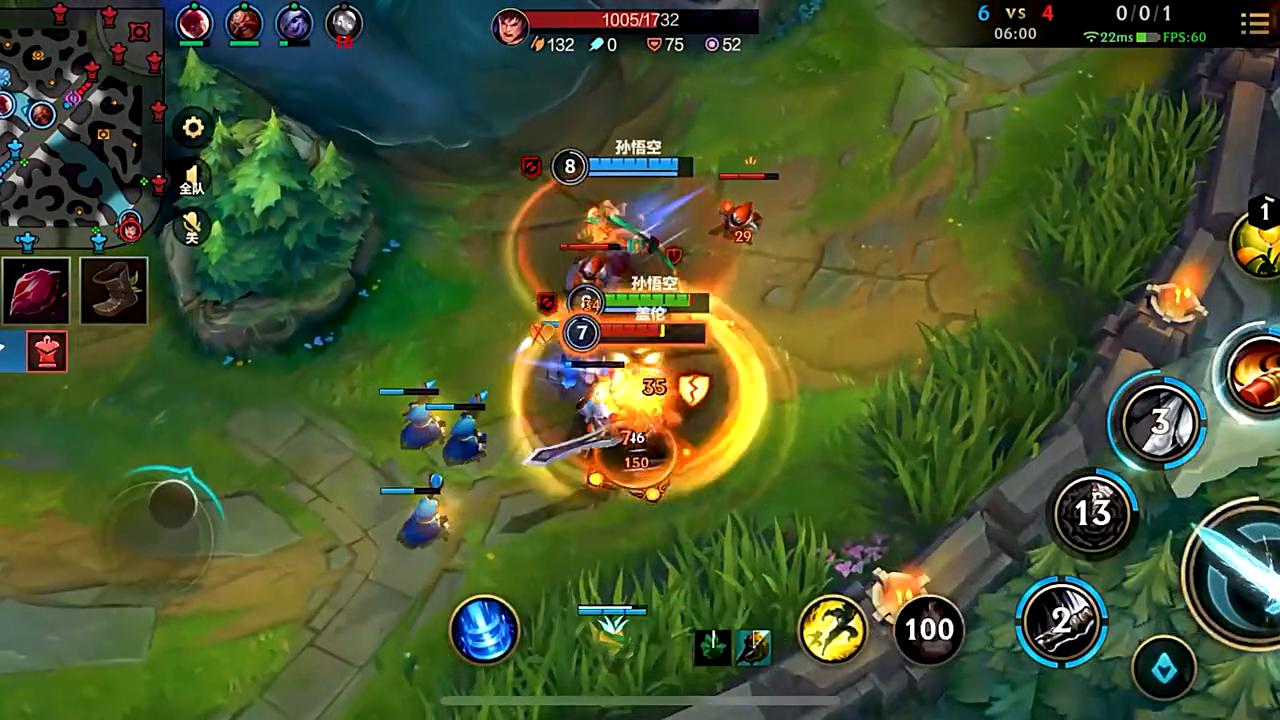Open the scoreboard menu list icon

click(x=1255, y=23)
